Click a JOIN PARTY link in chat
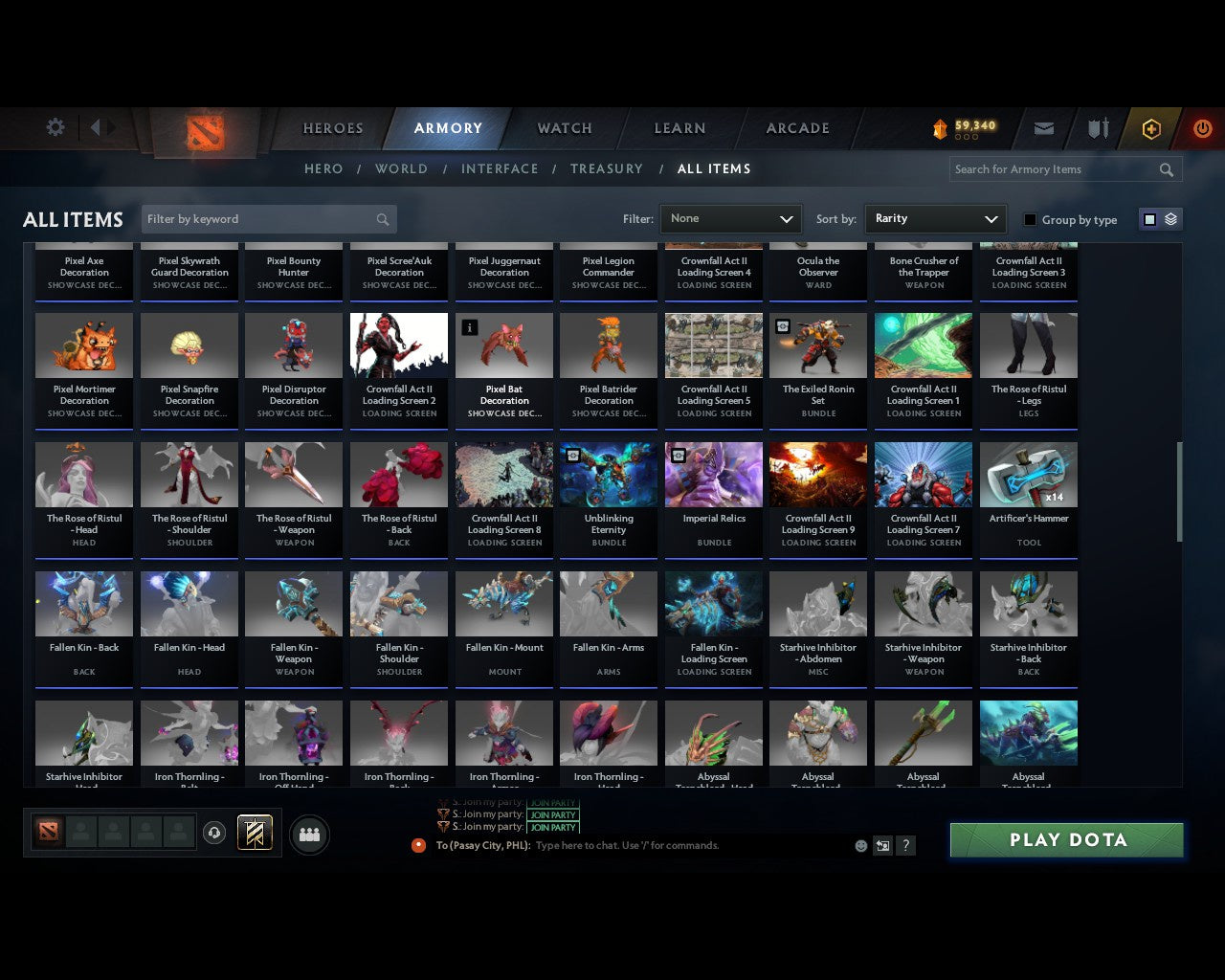This screenshot has height=980, width=1225. tap(553, 815)
